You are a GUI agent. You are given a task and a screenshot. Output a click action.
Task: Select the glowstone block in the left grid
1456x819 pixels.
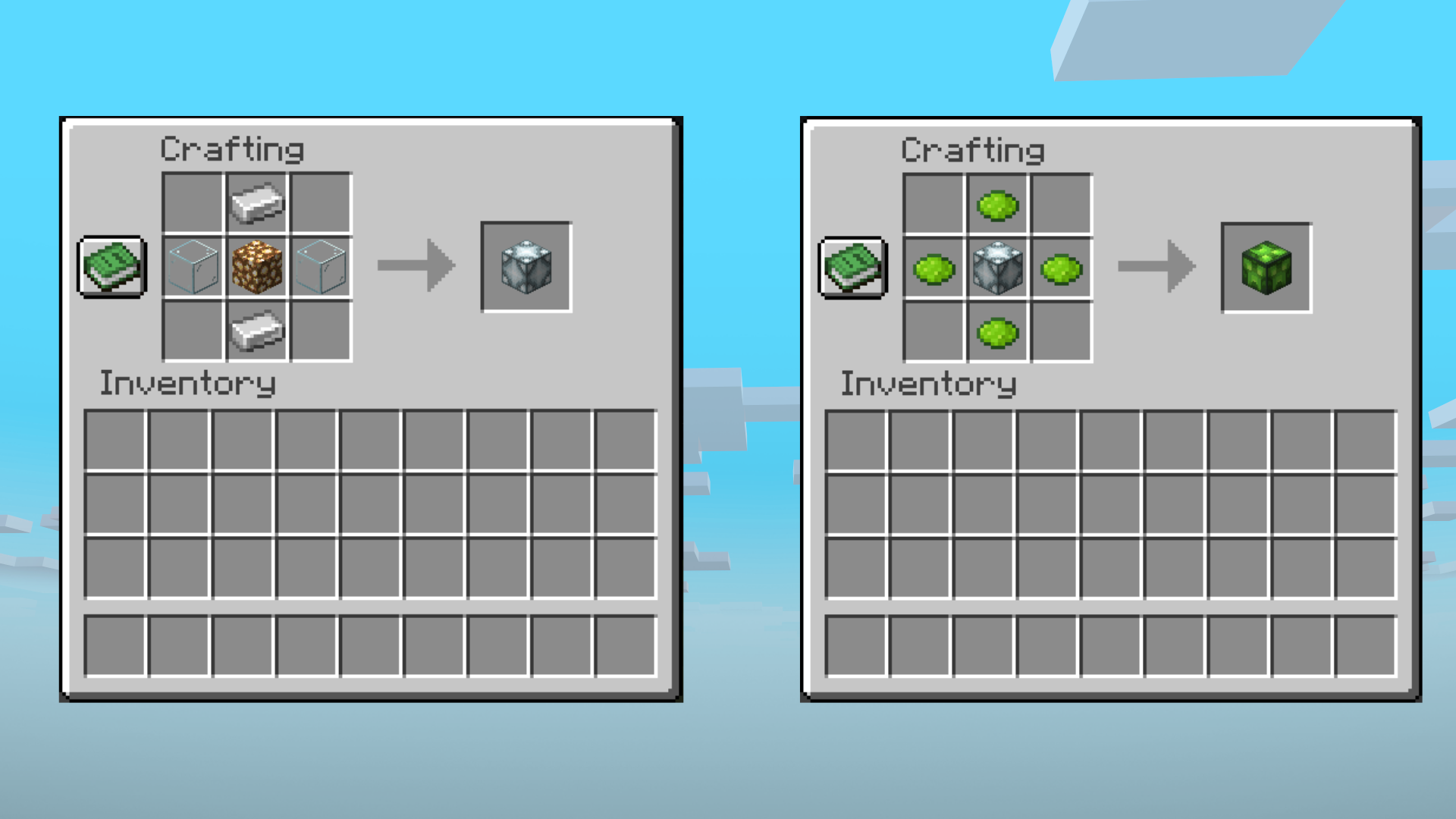pos(256,267)
